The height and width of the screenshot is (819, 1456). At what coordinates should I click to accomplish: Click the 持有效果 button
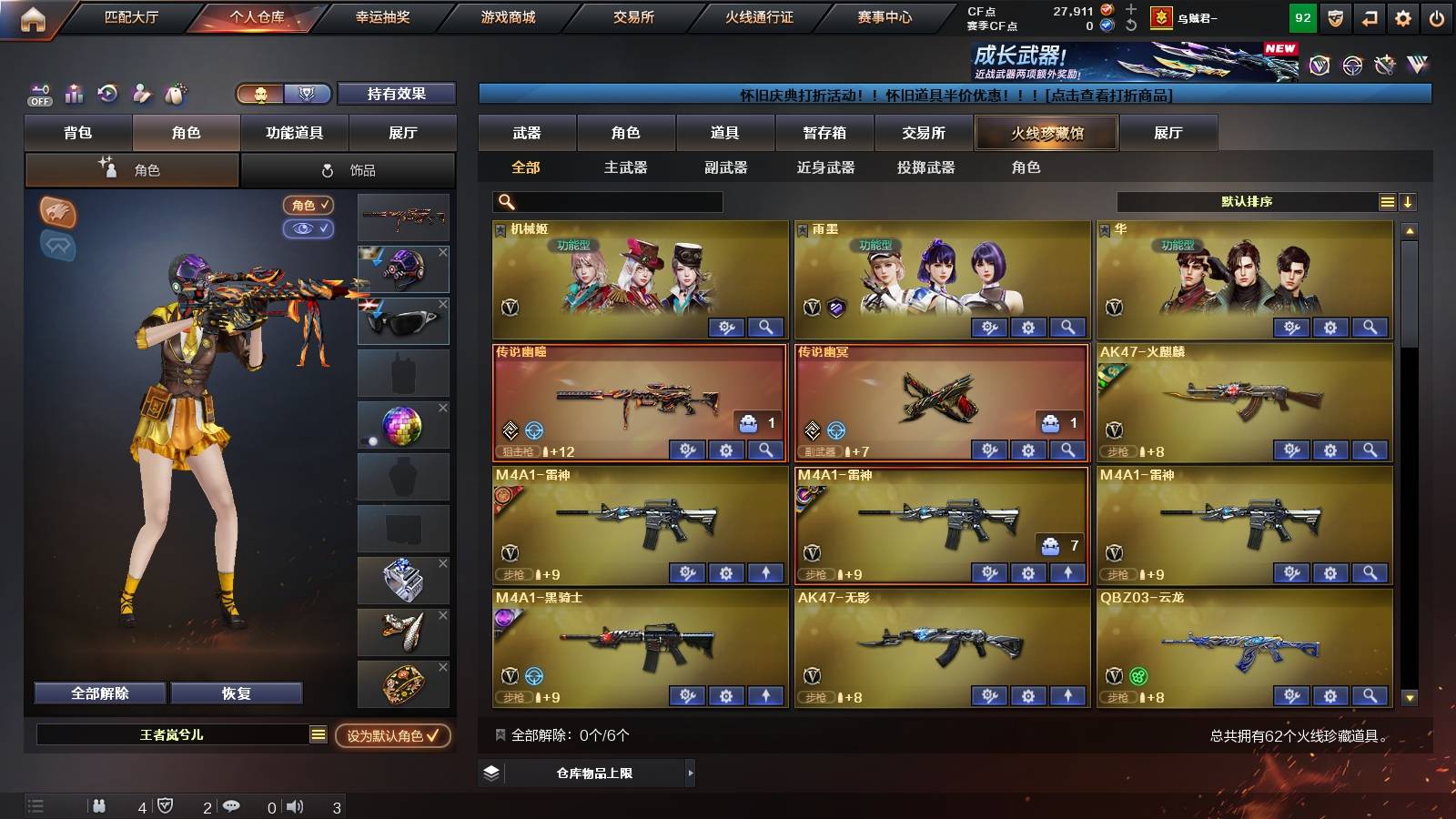pyautogui.click(x=397, y=94)
